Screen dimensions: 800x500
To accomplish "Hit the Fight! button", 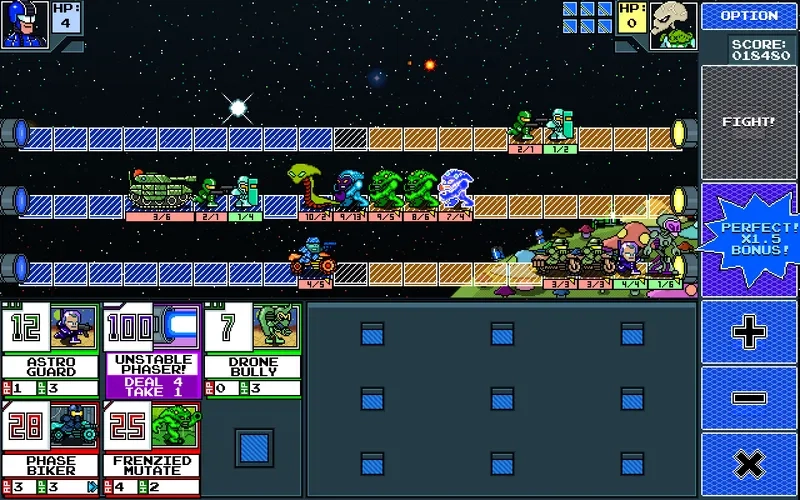I will 749,122.
